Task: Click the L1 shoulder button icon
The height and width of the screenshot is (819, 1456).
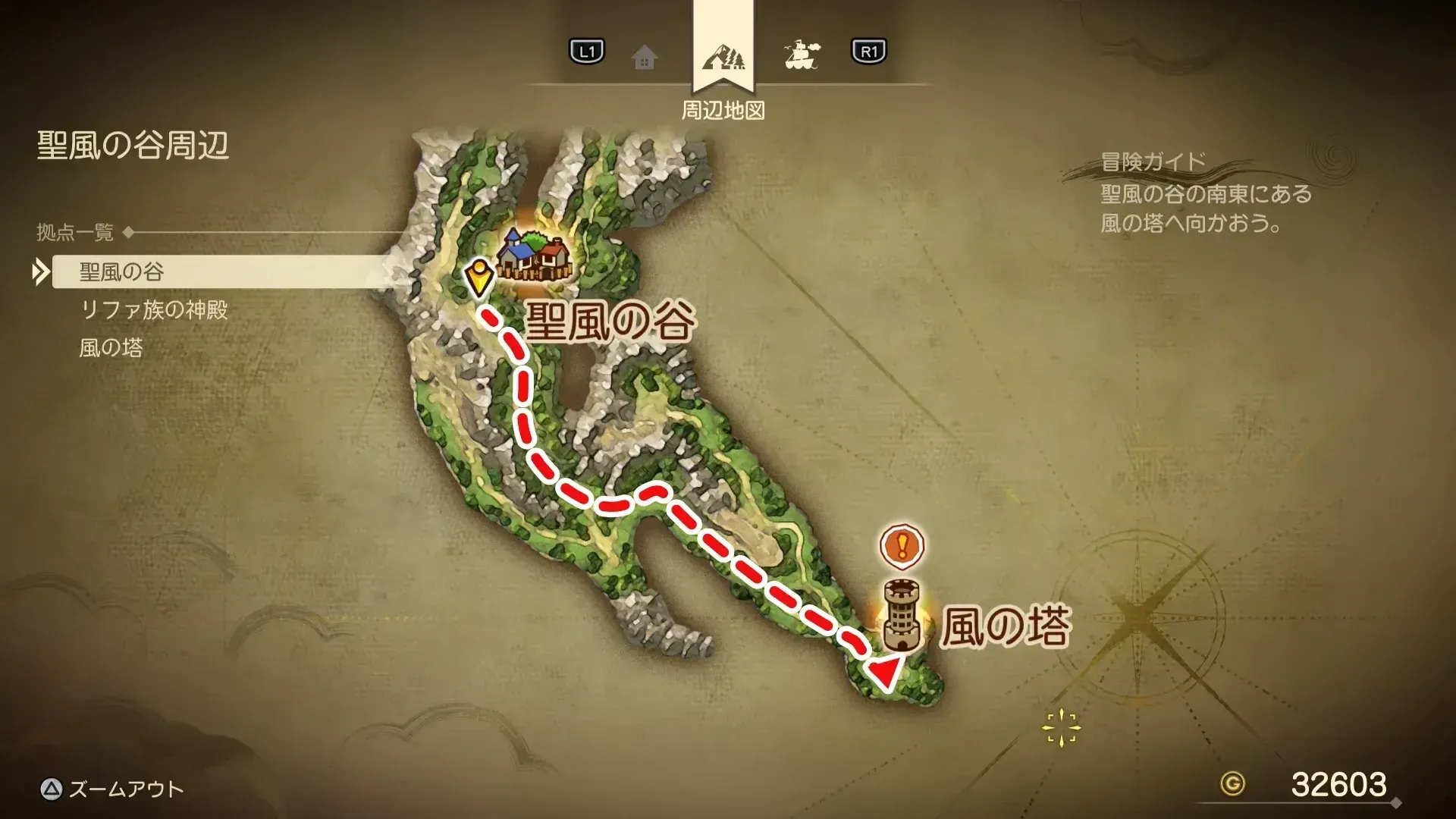Action: 585,53
